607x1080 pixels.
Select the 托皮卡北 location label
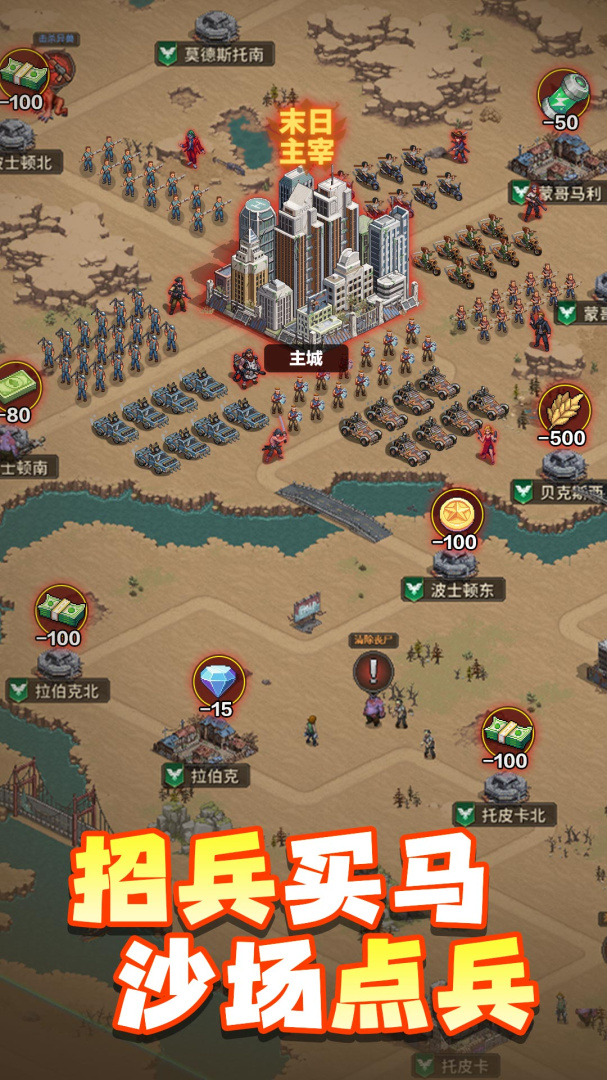[x=505, y=815]
